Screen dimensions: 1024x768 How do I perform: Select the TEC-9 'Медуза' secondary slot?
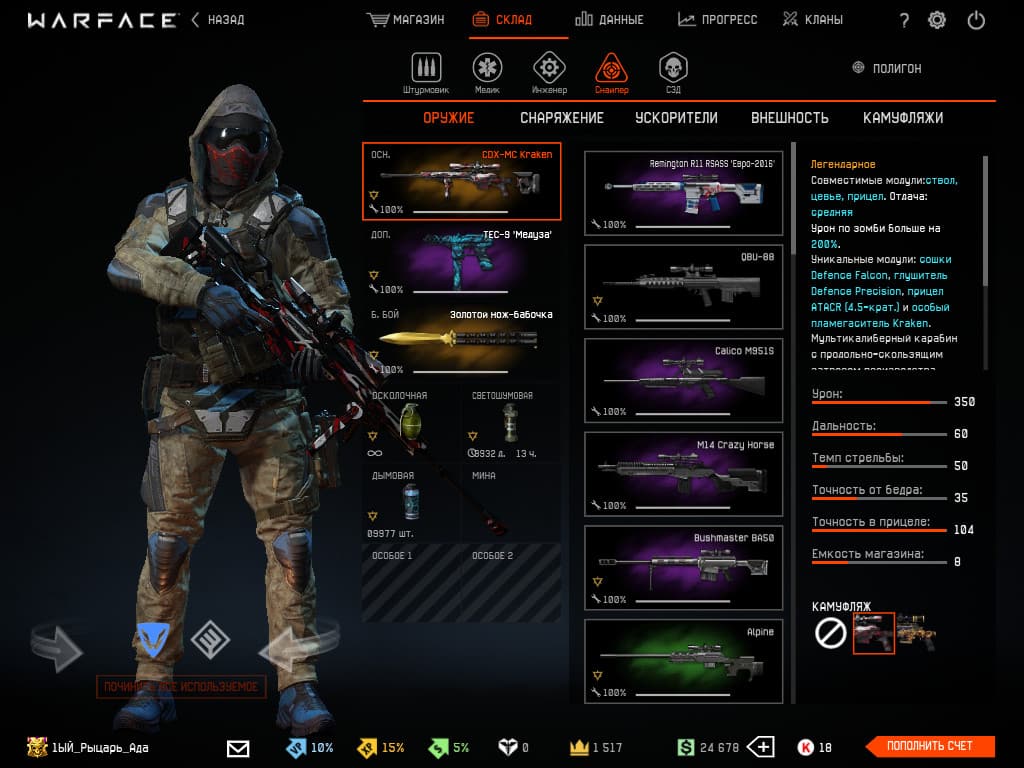click(461, 261)
